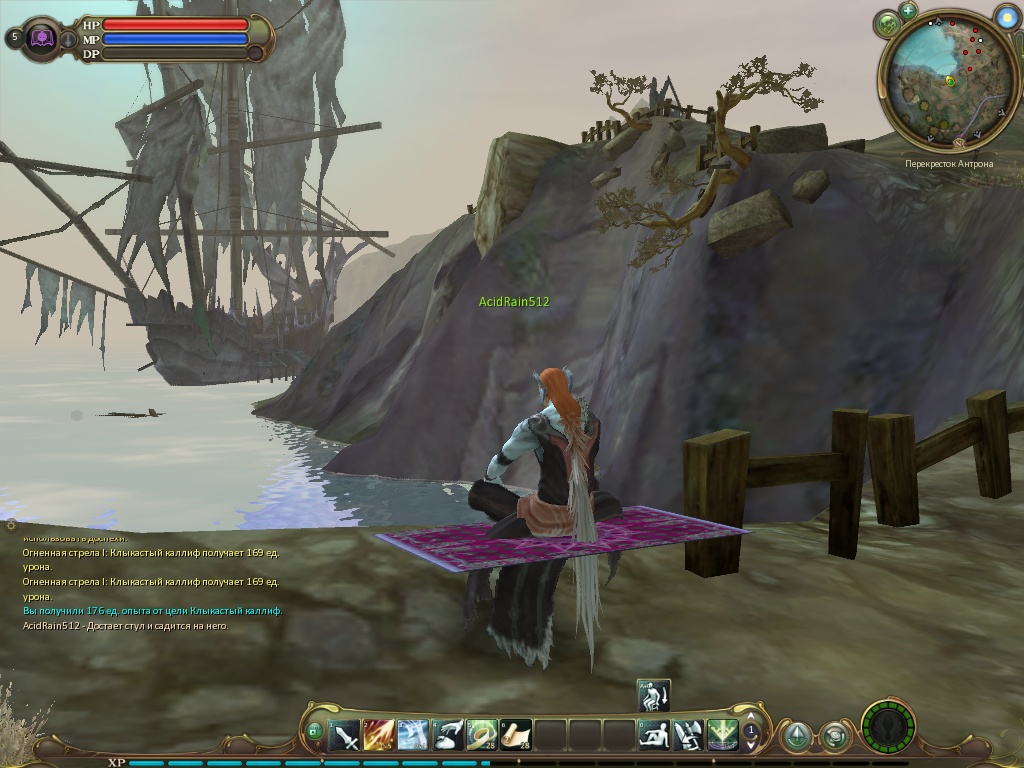Cast the fire arrow skill on the hotbar
The image size is (1024, 768).
379,736
